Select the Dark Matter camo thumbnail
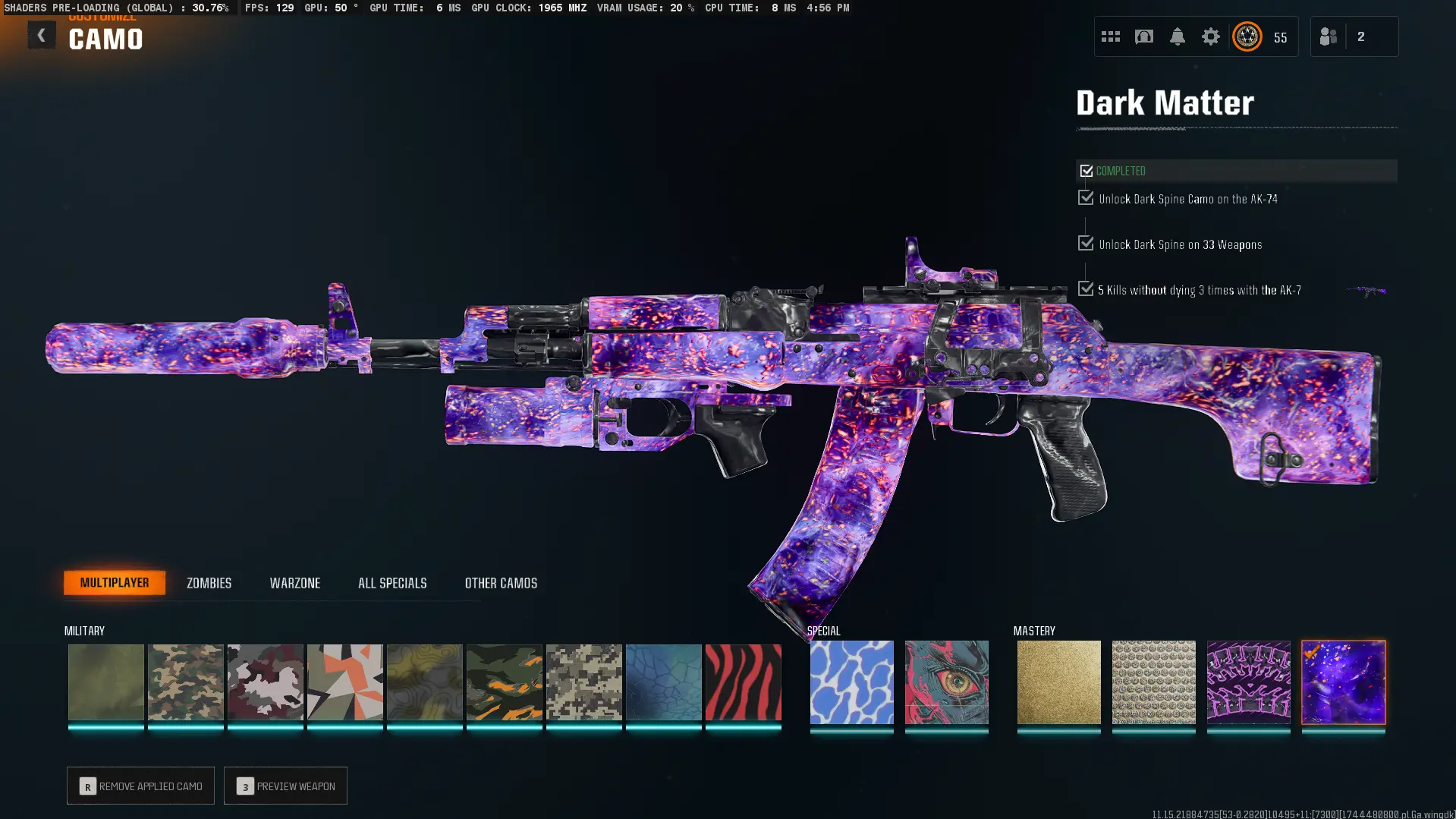 point(1343,682)
